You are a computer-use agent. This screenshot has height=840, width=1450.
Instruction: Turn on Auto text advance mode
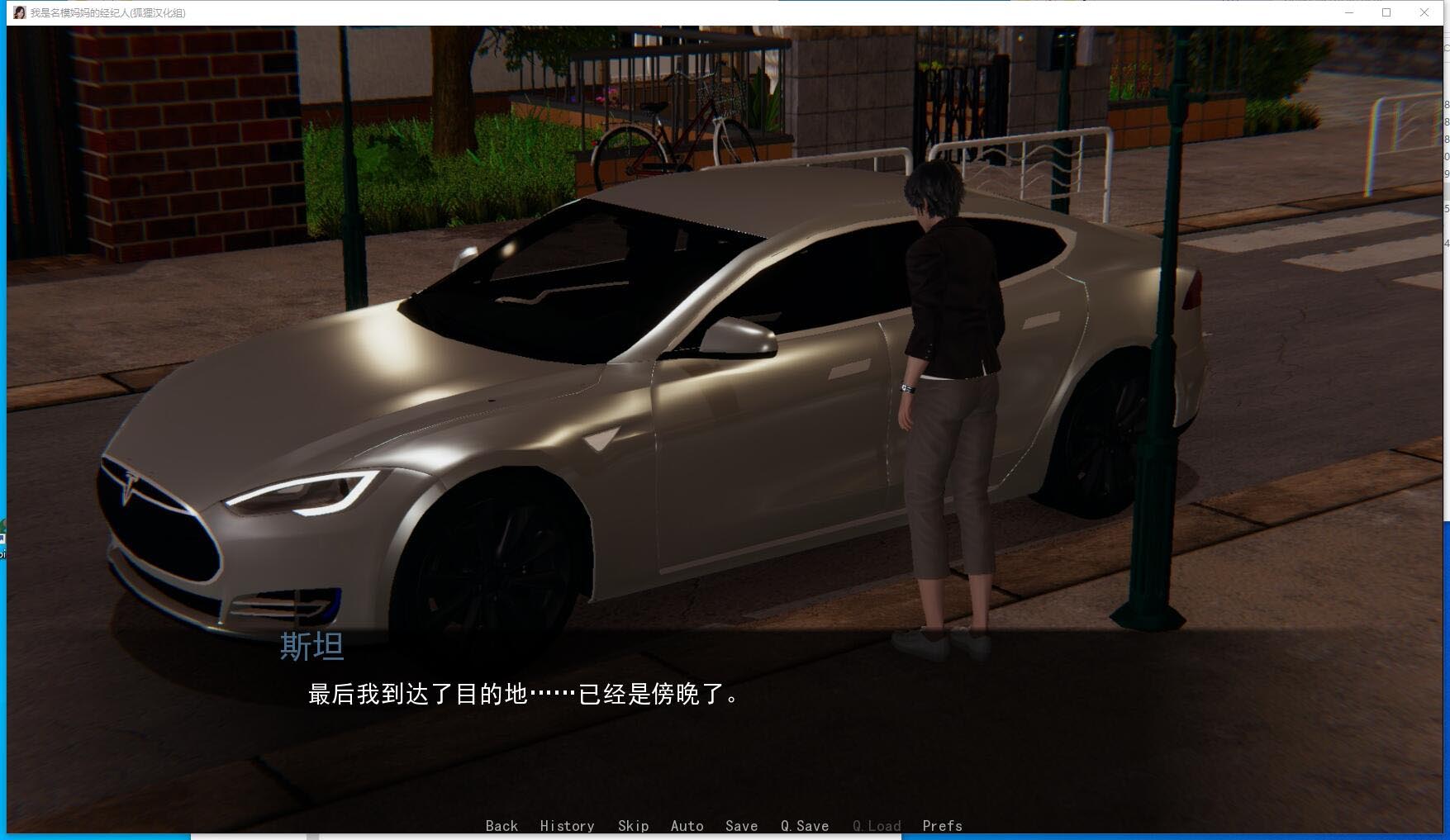[x=687, y=826]
